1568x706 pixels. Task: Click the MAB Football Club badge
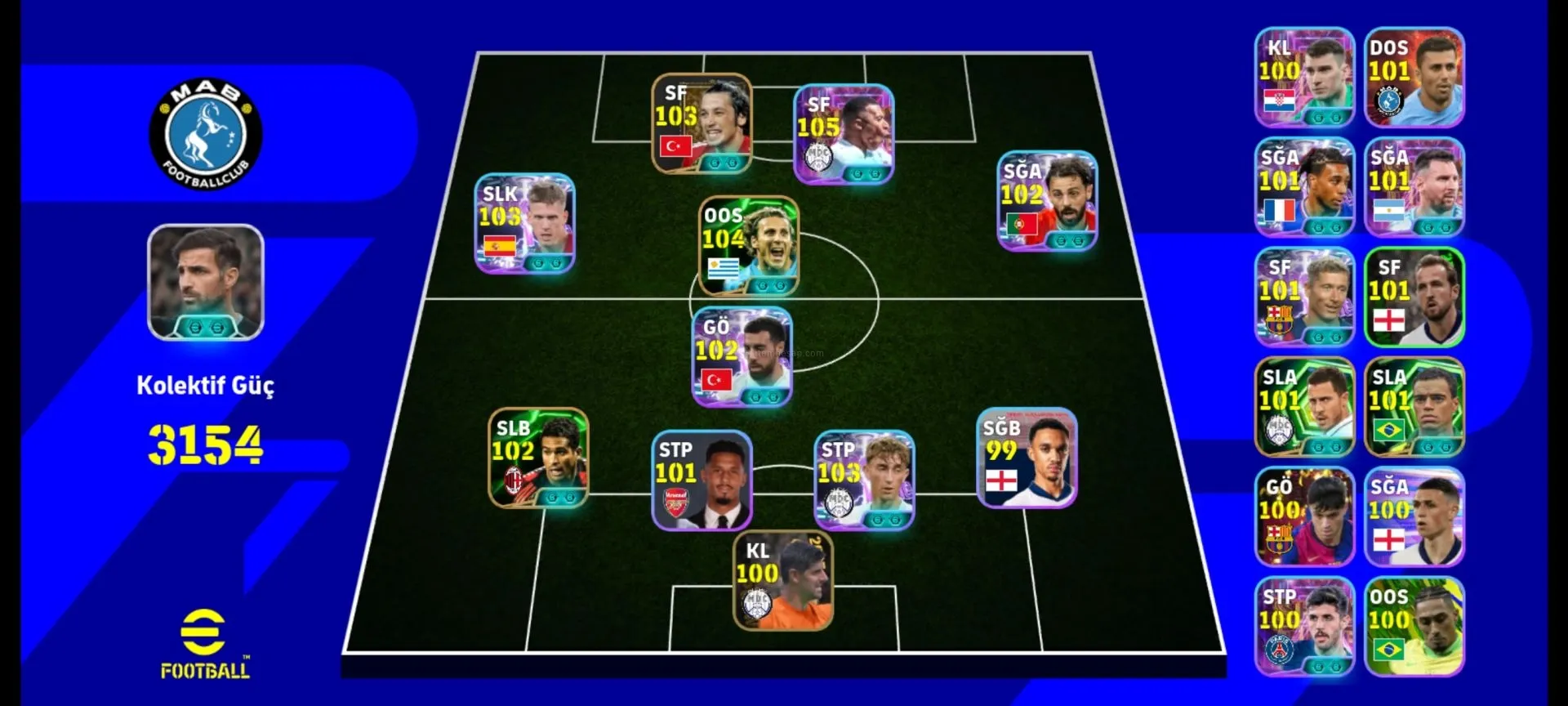205,134
